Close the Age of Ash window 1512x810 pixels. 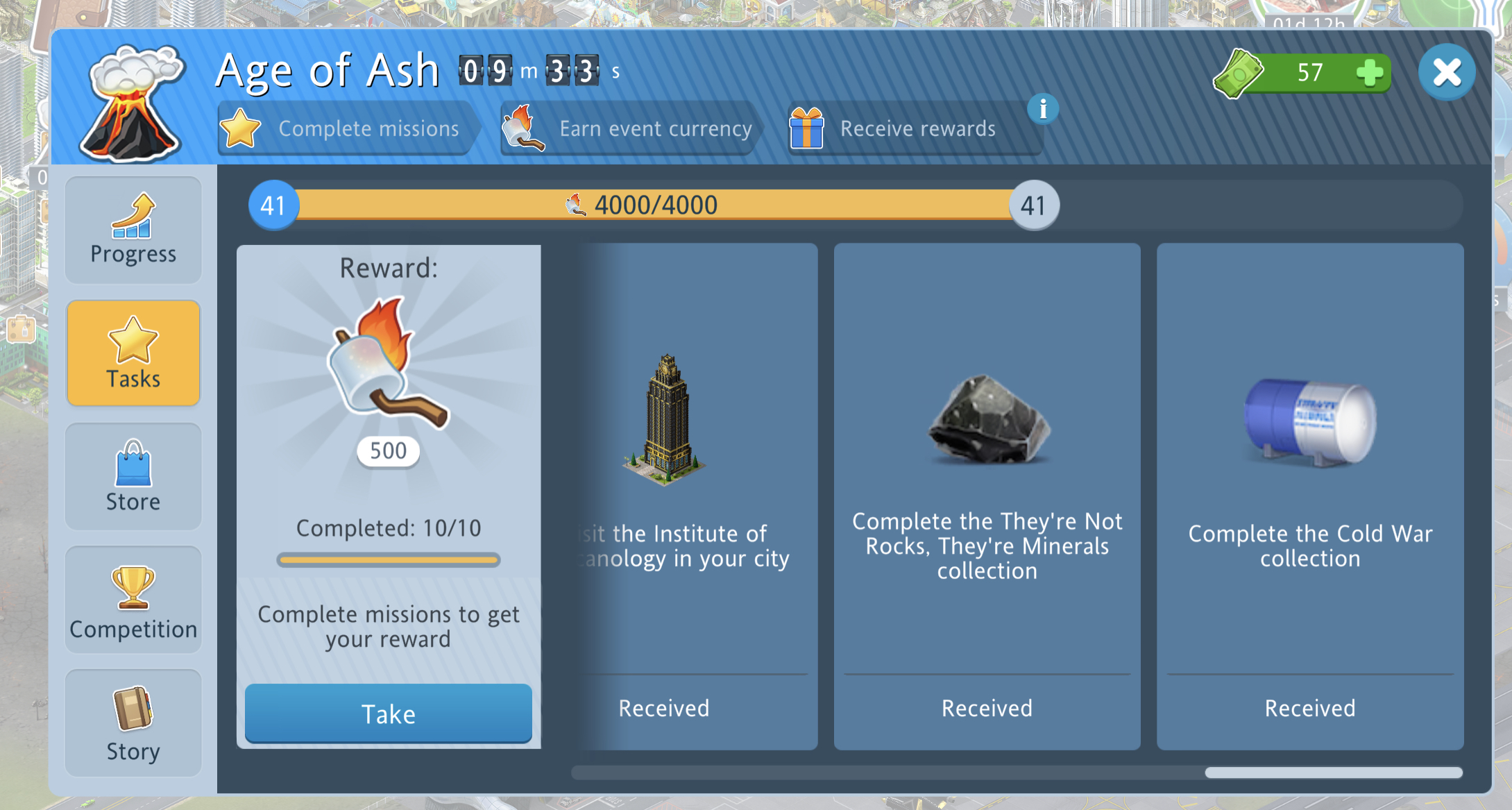pyautogui.click(x=1447, y=72)
